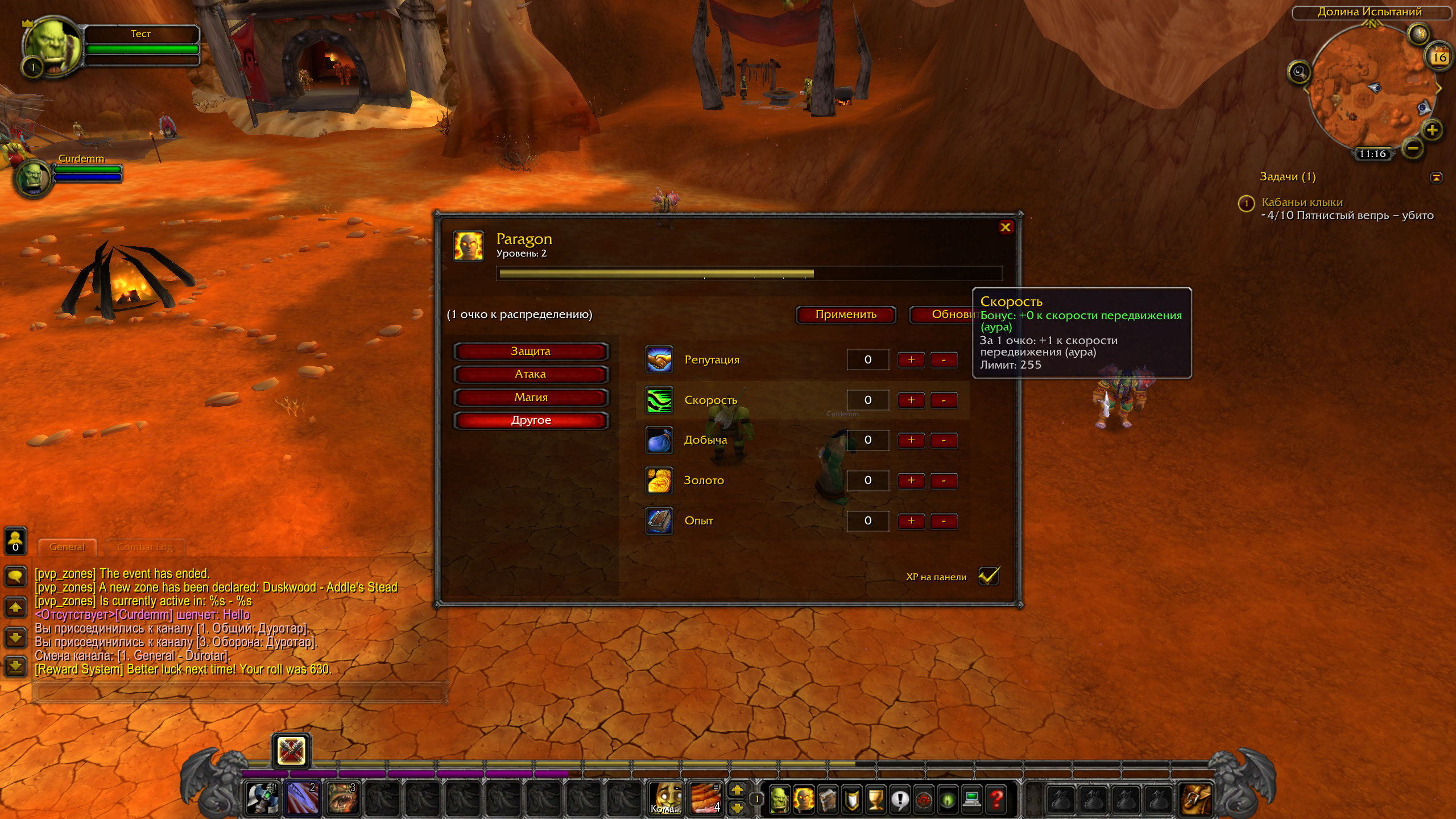Open the Защита category

[531, 351]
